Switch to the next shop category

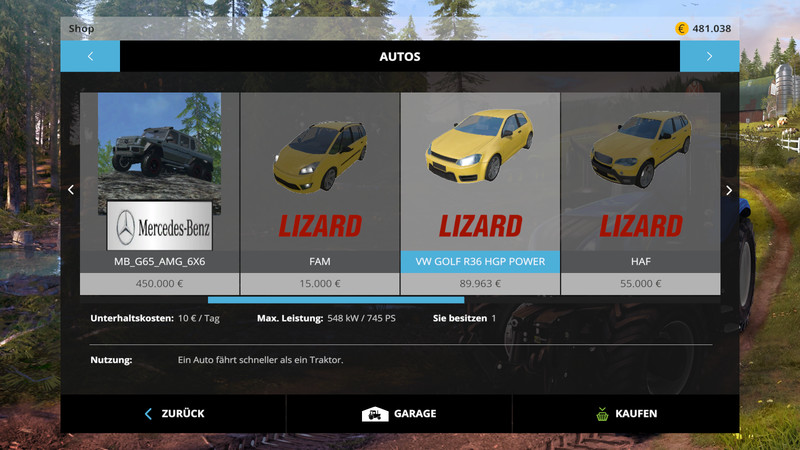pos(709,56)
